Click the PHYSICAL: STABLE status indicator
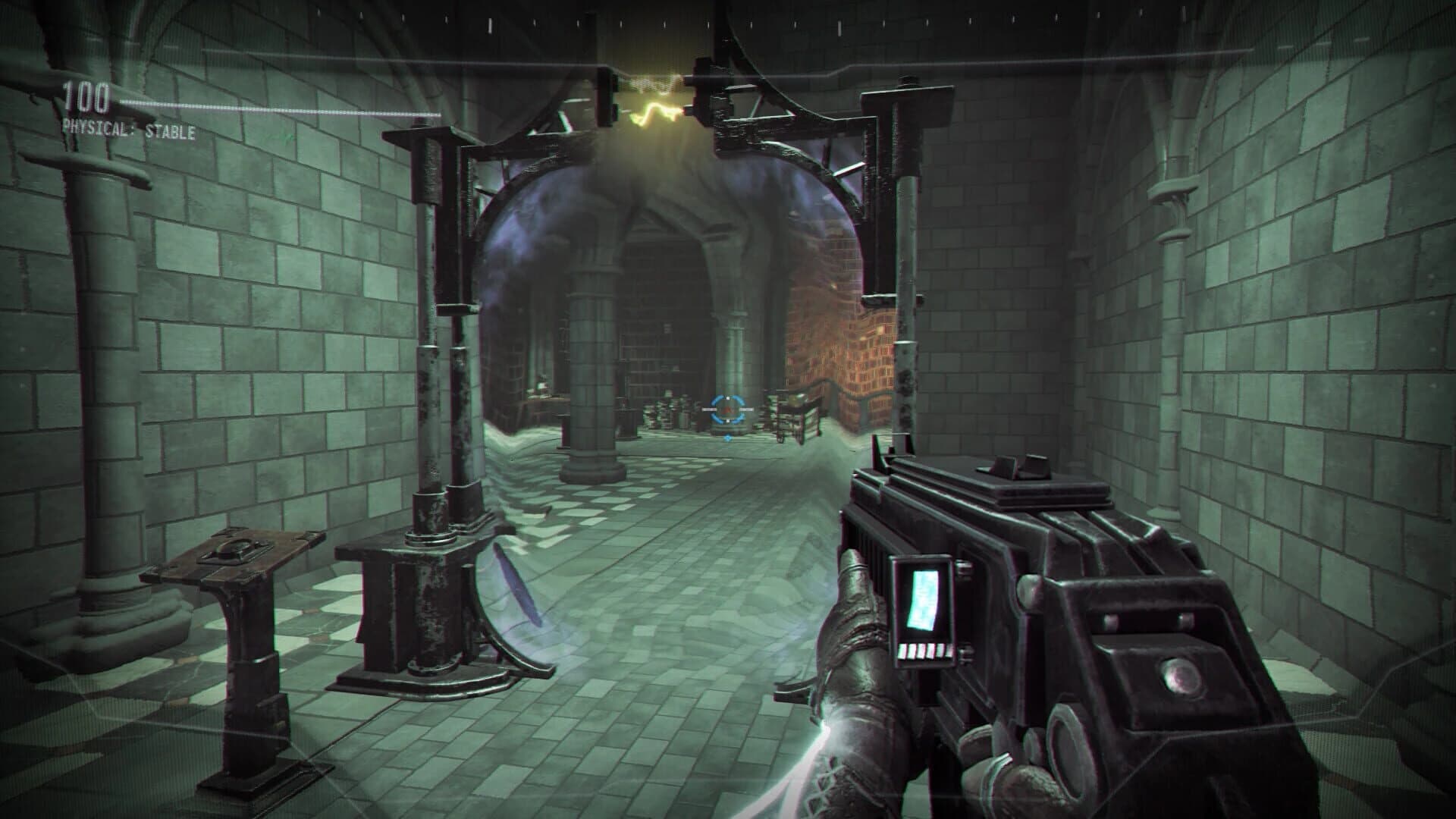This screenshot has width=1456, height=819. pos(127,129)
